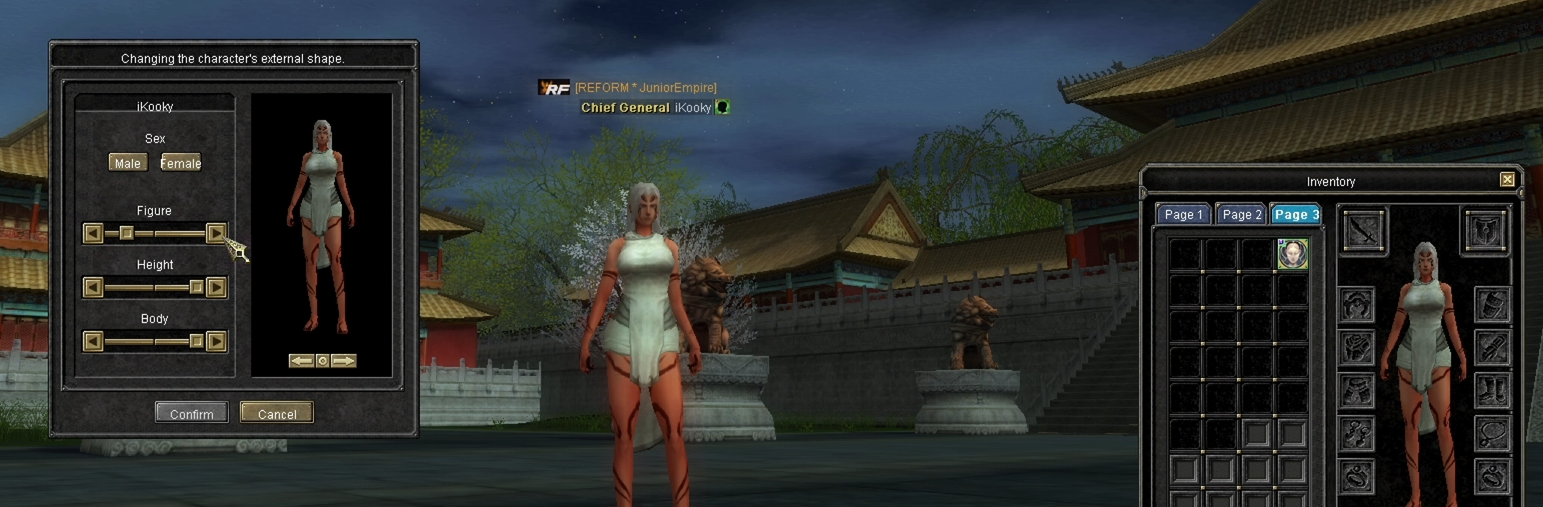Rotate the character preview left
The image size is (1543, 507).
pyautogui.click(x=301, y=361)
